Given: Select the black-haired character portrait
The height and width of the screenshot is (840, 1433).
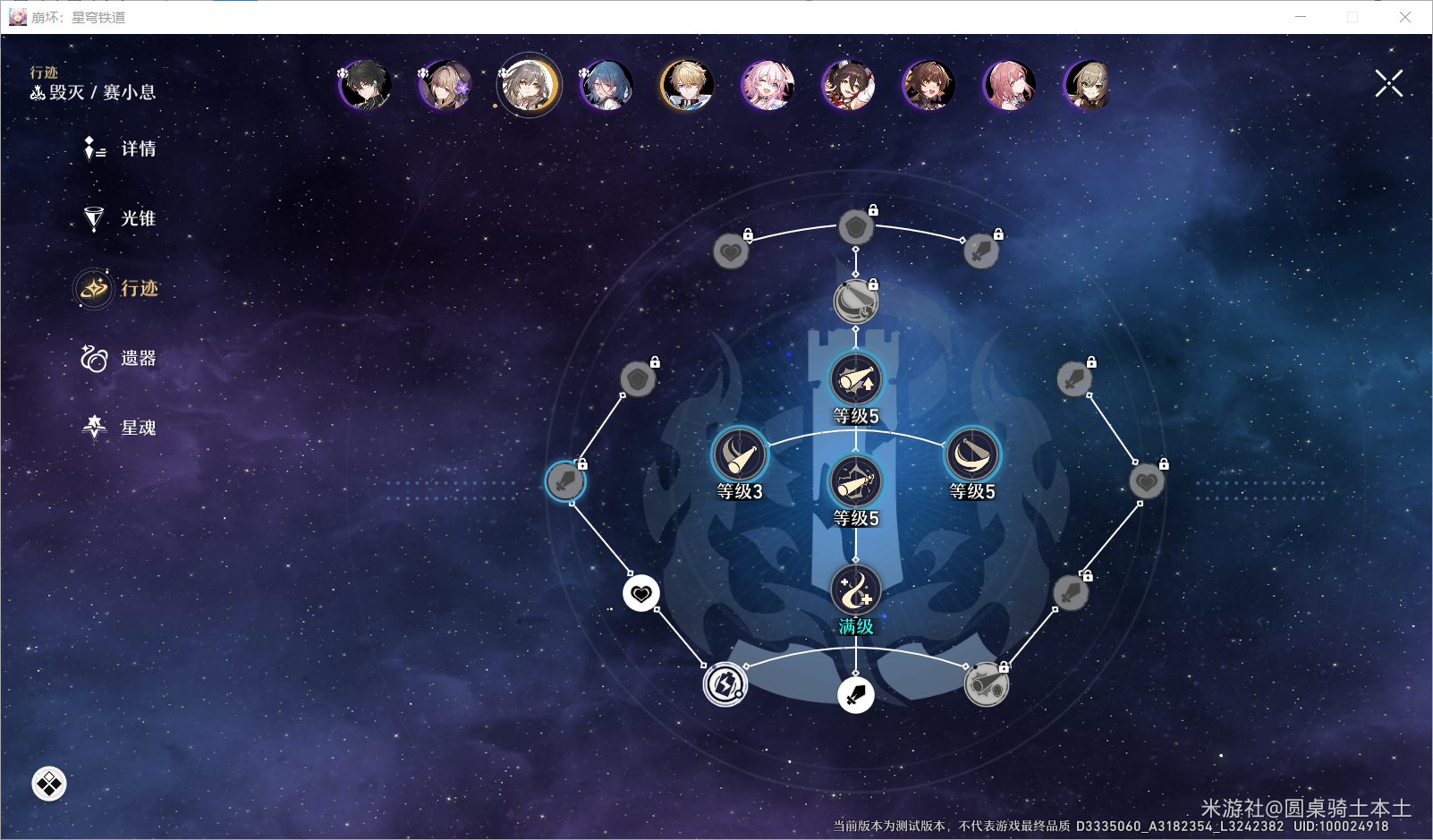Looking at the screenshot, I should click(365, 86).
